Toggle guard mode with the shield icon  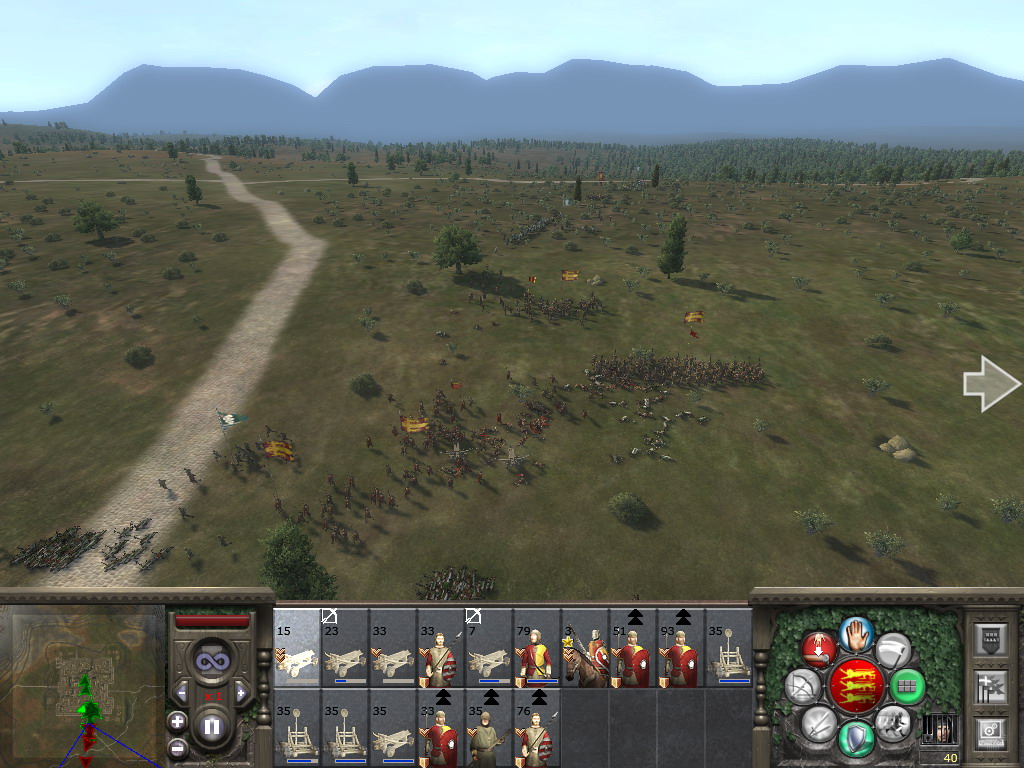(856, 739)
